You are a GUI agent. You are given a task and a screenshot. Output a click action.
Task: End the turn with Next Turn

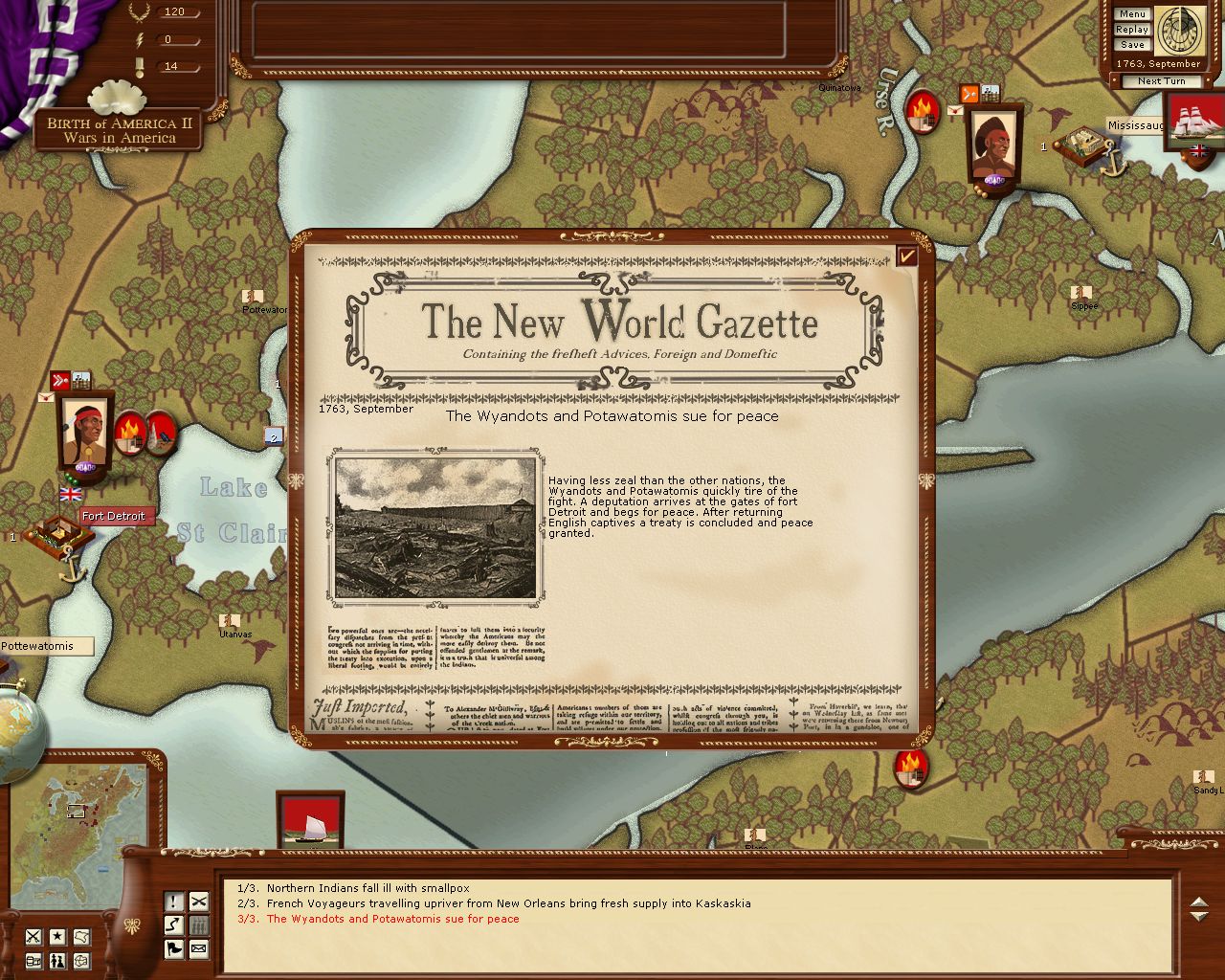pyautogui.click(x=1161, y=81)
